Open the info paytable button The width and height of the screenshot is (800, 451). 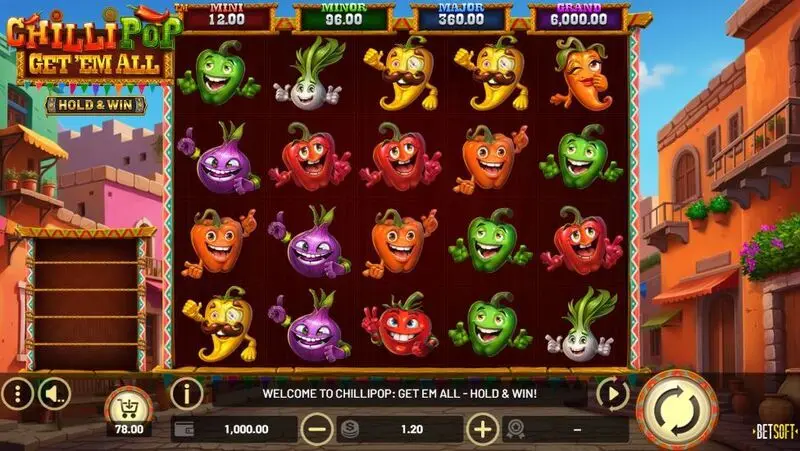187,394
